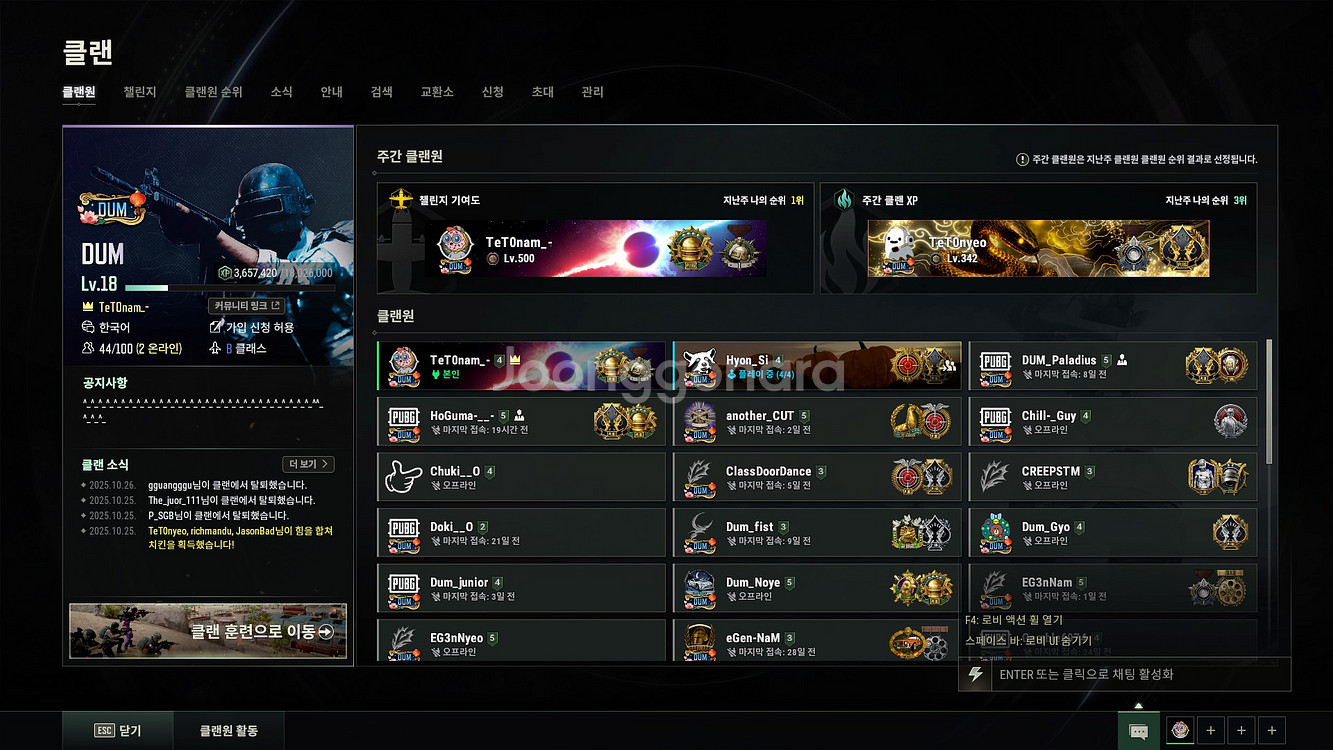Switch to the 소식 tab
This screenshot has width=1333, height=750.
[281, 92]
